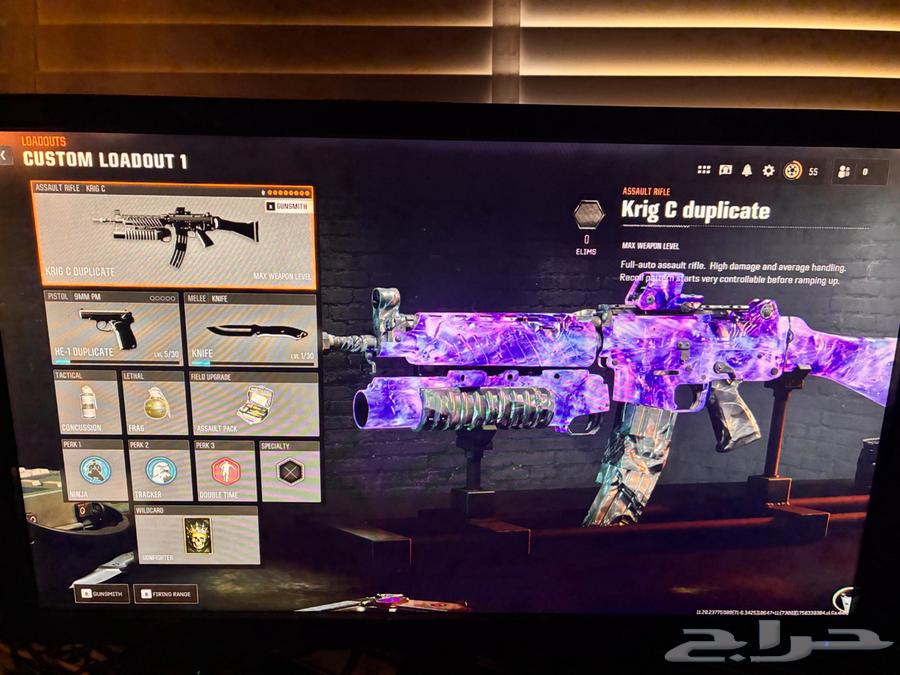Change the Ninja perk in Perk 1
900x675 pixels.
click(94, 470)
